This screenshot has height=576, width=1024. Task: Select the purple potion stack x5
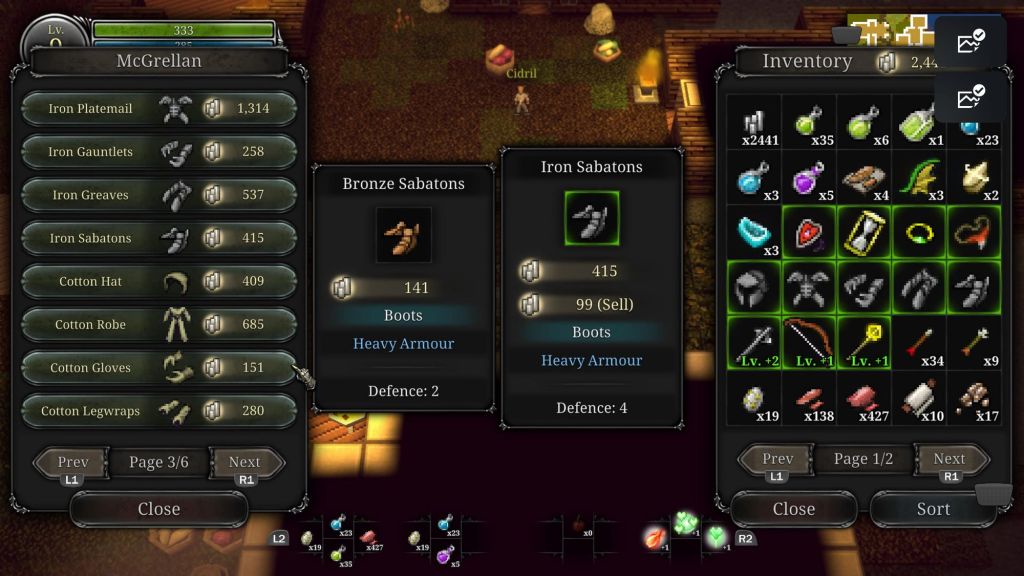(809, 178)
